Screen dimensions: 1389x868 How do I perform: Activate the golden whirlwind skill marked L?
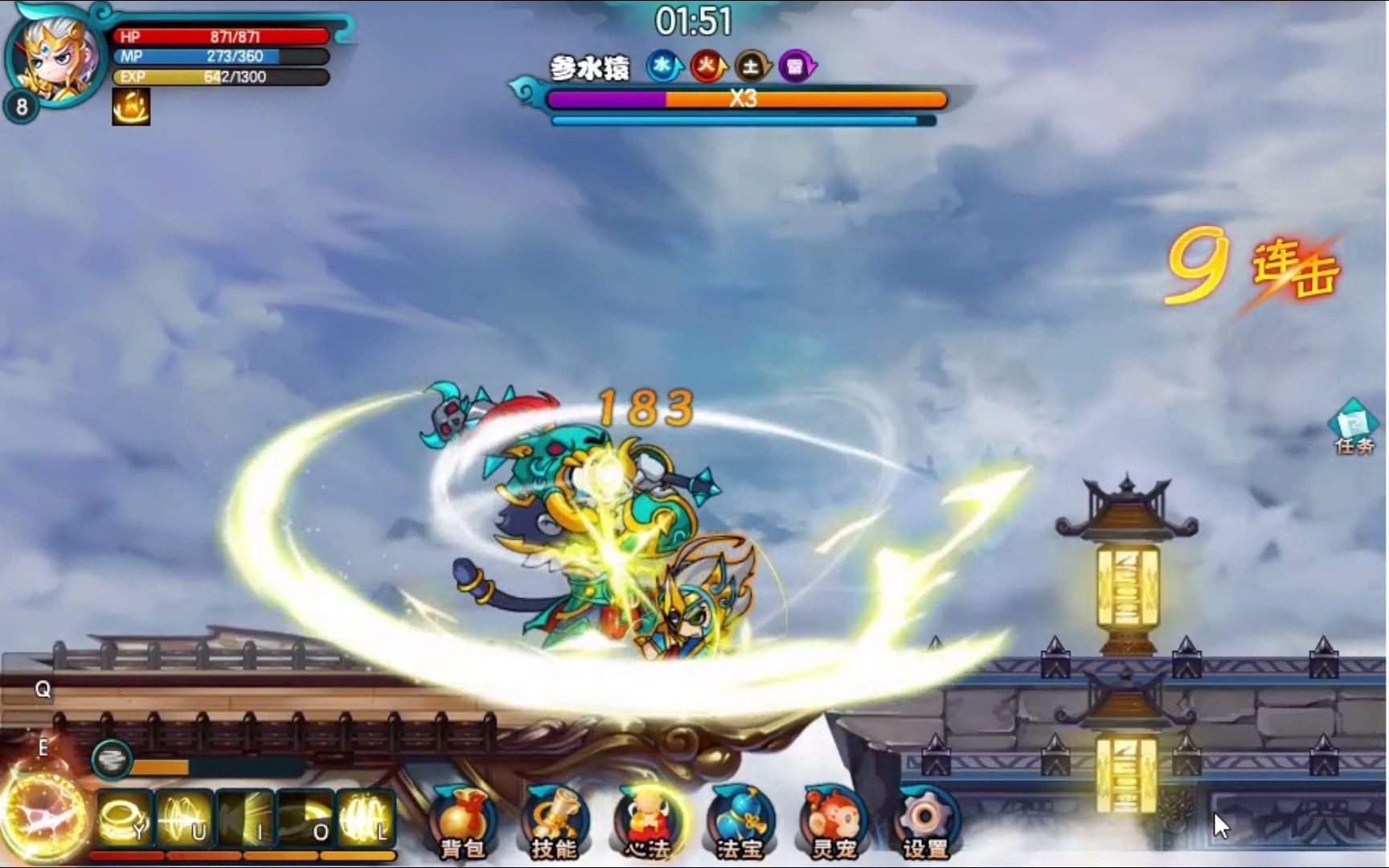[367, 819]
